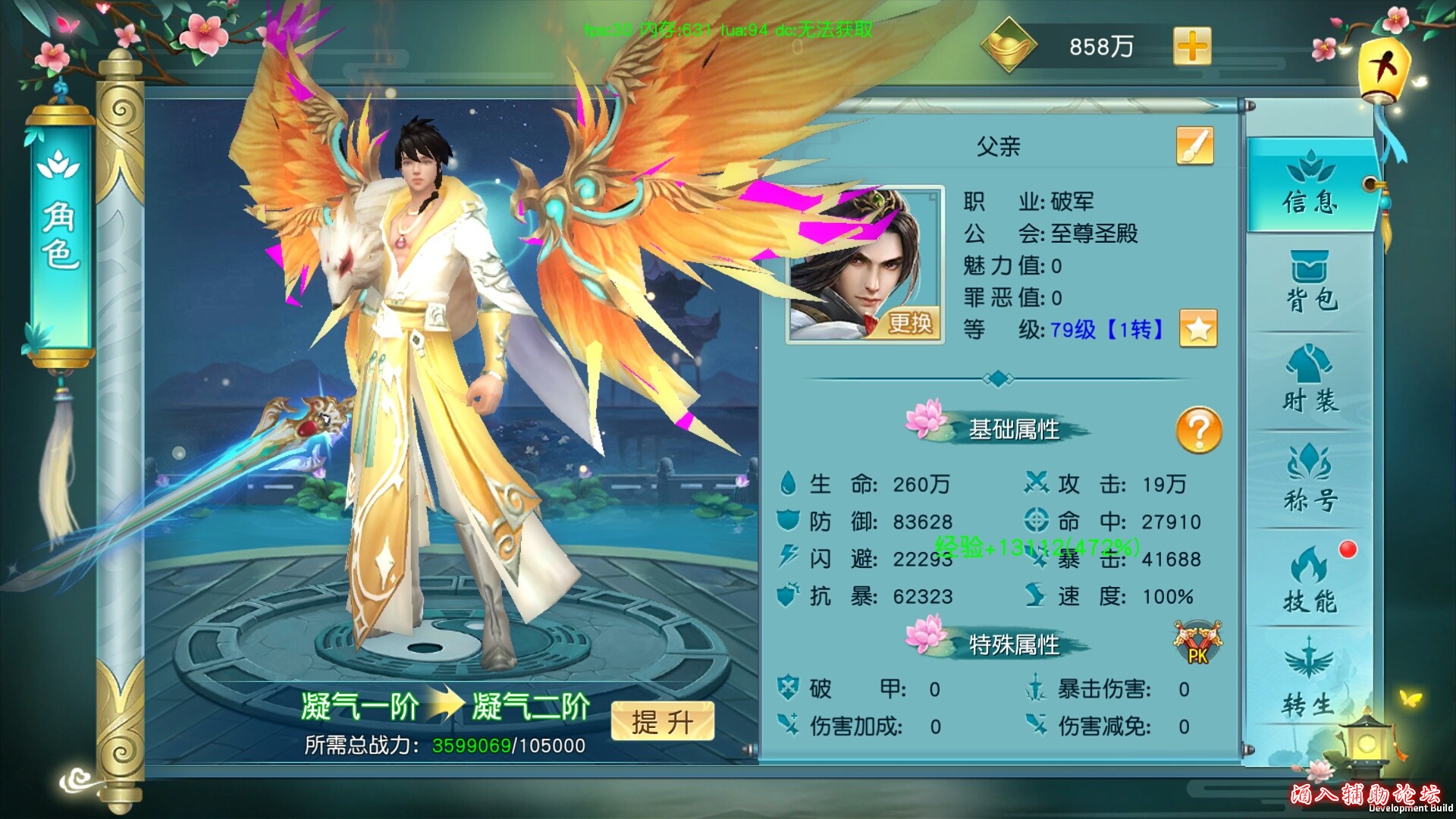Select the 称号 title tab
The height and width of the screenshot is (819, 1456).
tap(1310, 480)
